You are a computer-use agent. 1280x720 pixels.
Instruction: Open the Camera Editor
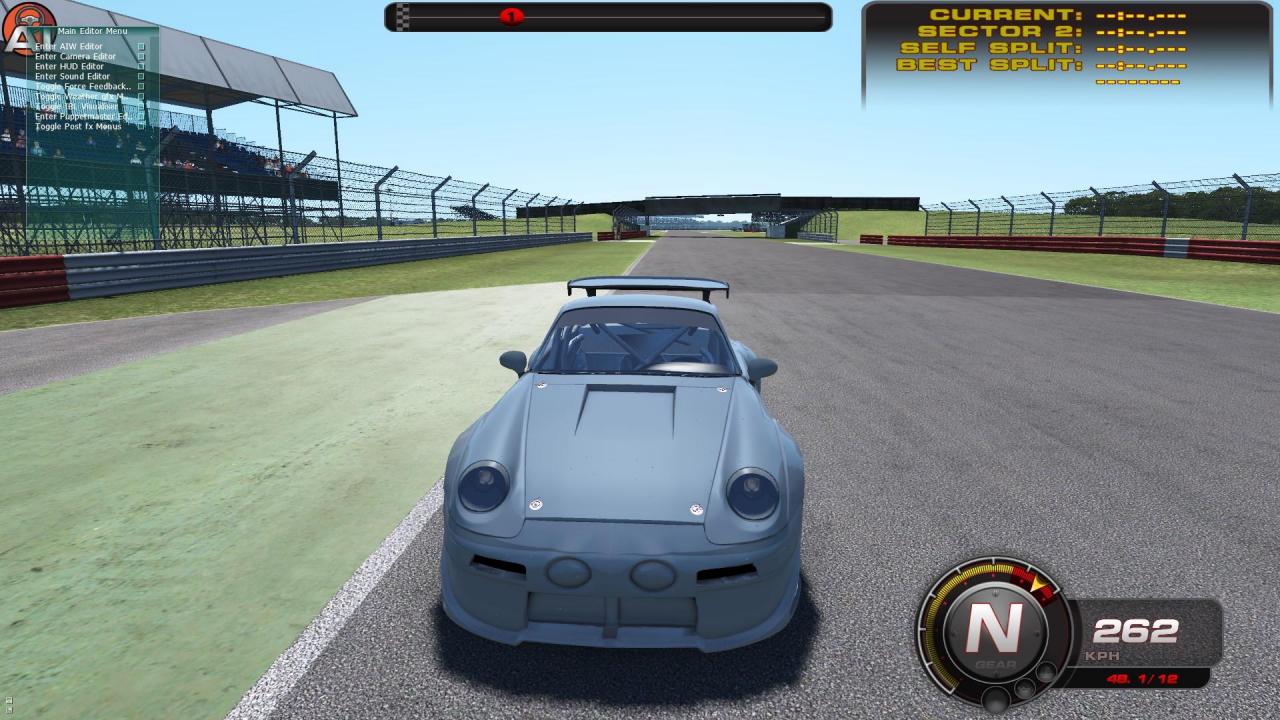77,56
